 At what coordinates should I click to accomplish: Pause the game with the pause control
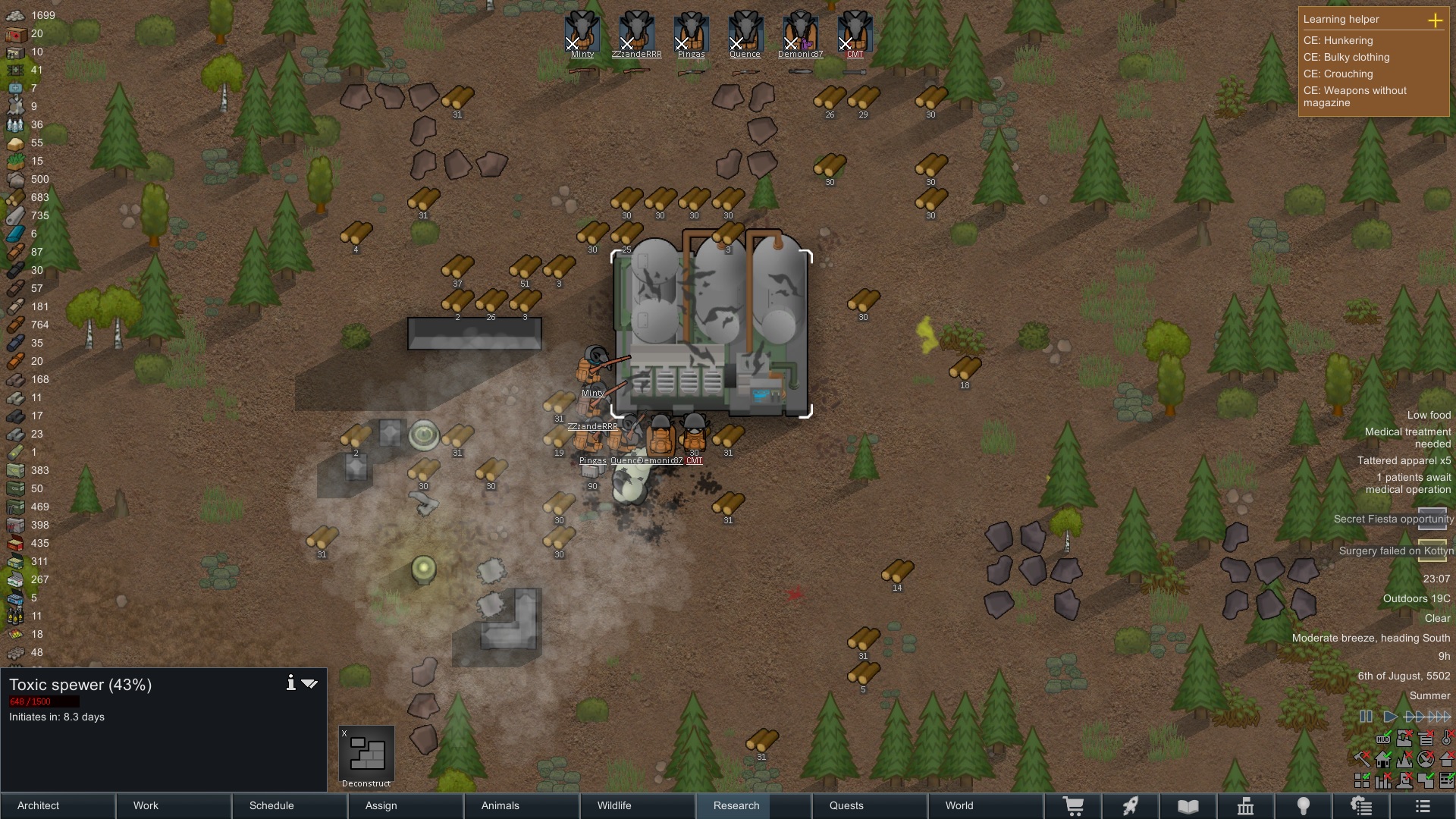[1366, 716]
